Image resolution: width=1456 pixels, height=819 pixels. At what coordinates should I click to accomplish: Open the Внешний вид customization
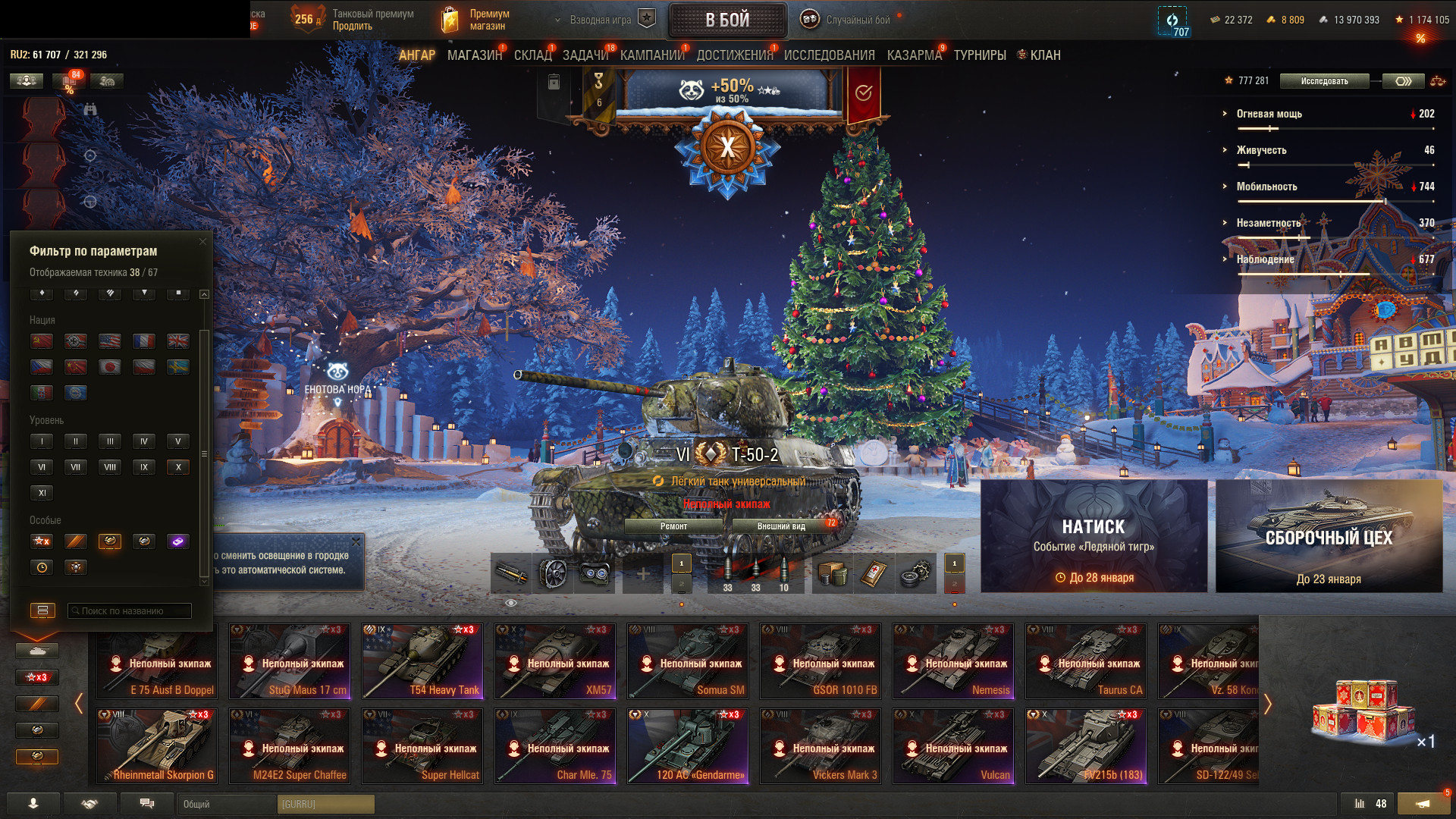[781, 526]
